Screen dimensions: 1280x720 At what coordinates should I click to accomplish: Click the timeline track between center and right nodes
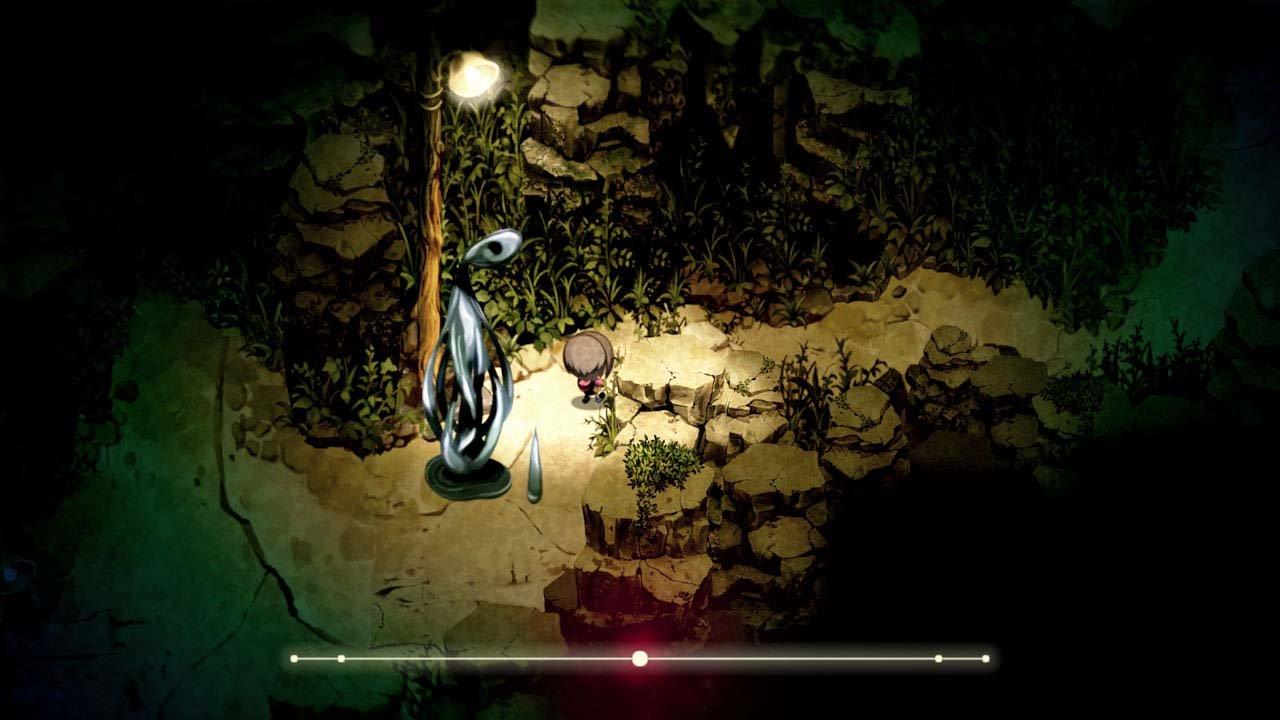click(x=790, y=659)
